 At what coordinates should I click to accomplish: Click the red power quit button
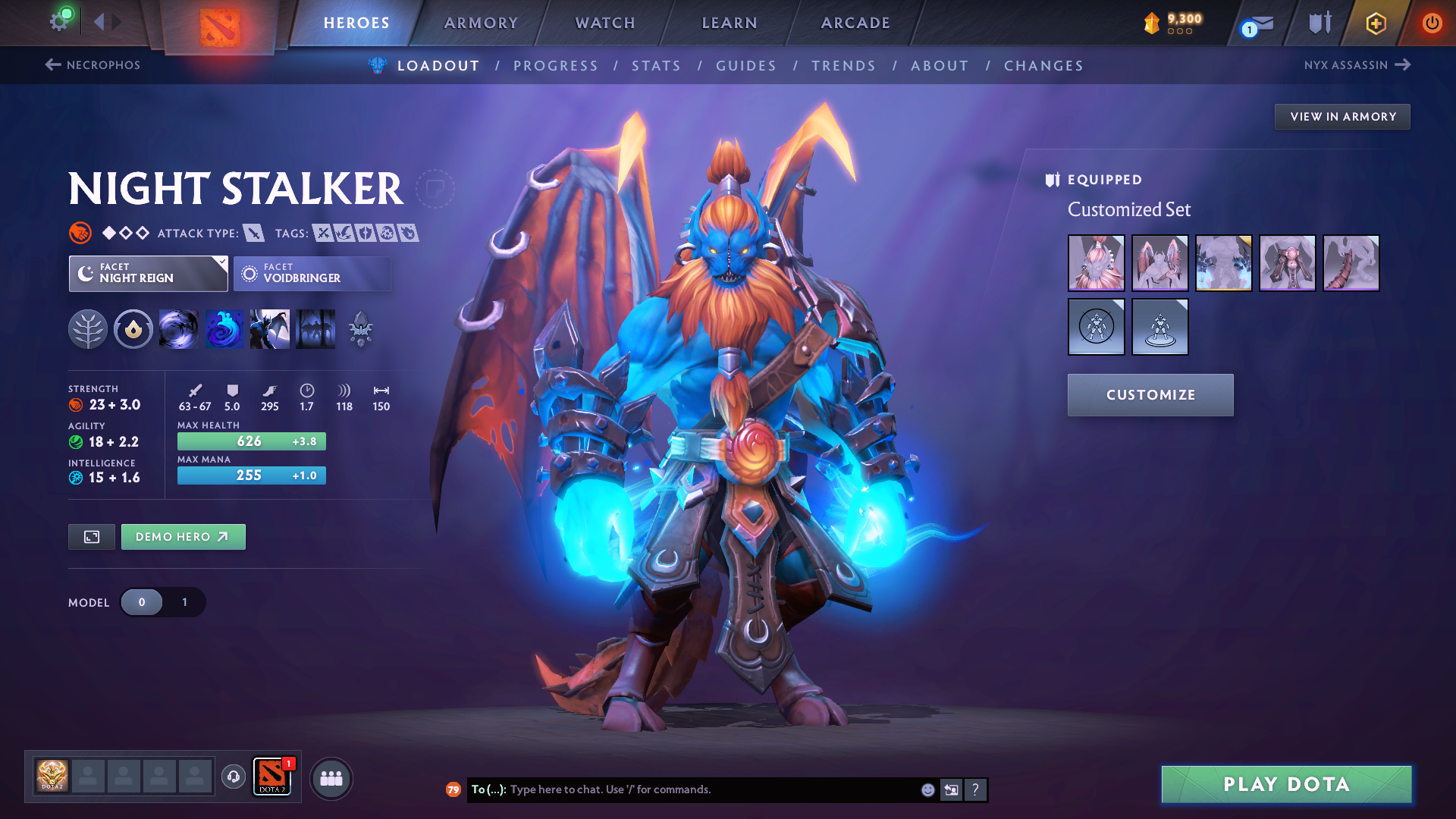coord(1432,23)
